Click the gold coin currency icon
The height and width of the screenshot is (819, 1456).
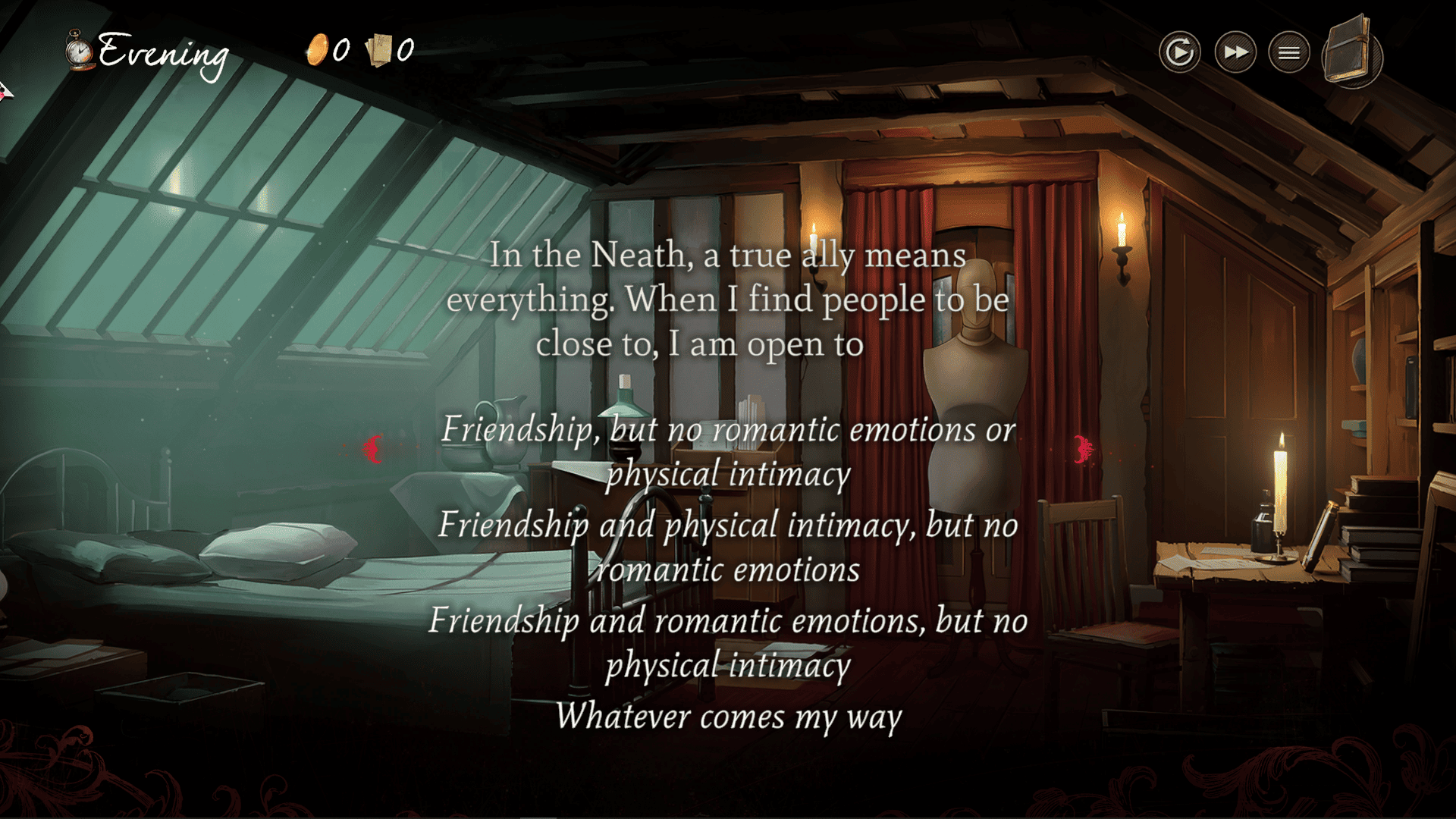click(320, 49)
